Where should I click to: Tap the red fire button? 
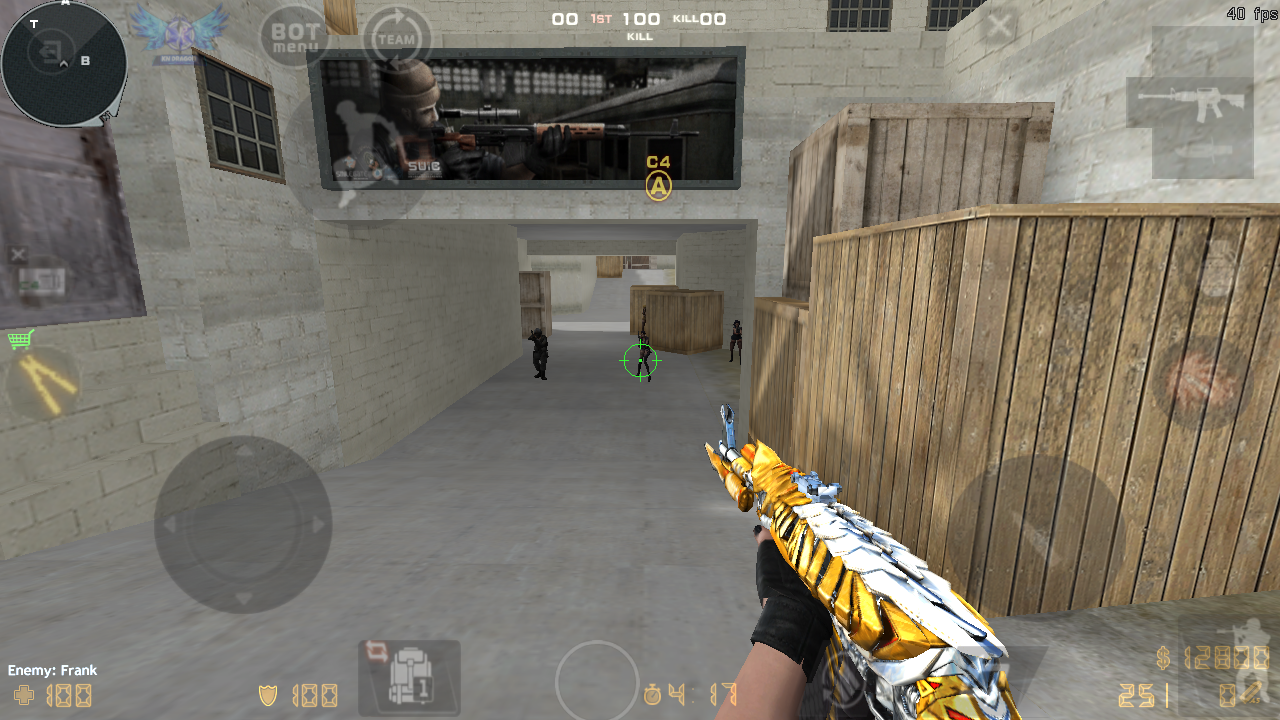(1201, 382)
